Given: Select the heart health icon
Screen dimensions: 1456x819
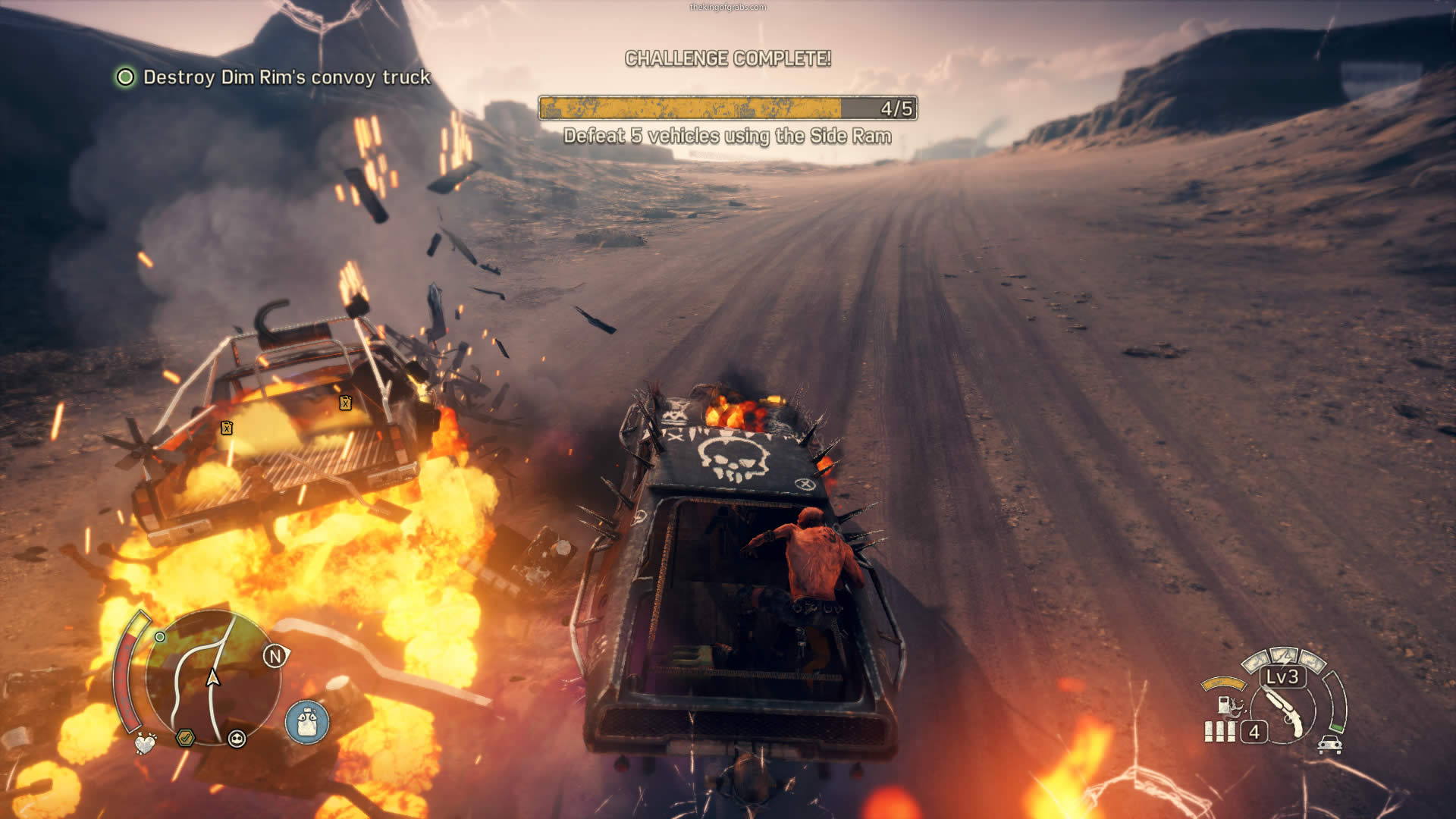Looking at the screenshot, I should click(x=145, y=744).
